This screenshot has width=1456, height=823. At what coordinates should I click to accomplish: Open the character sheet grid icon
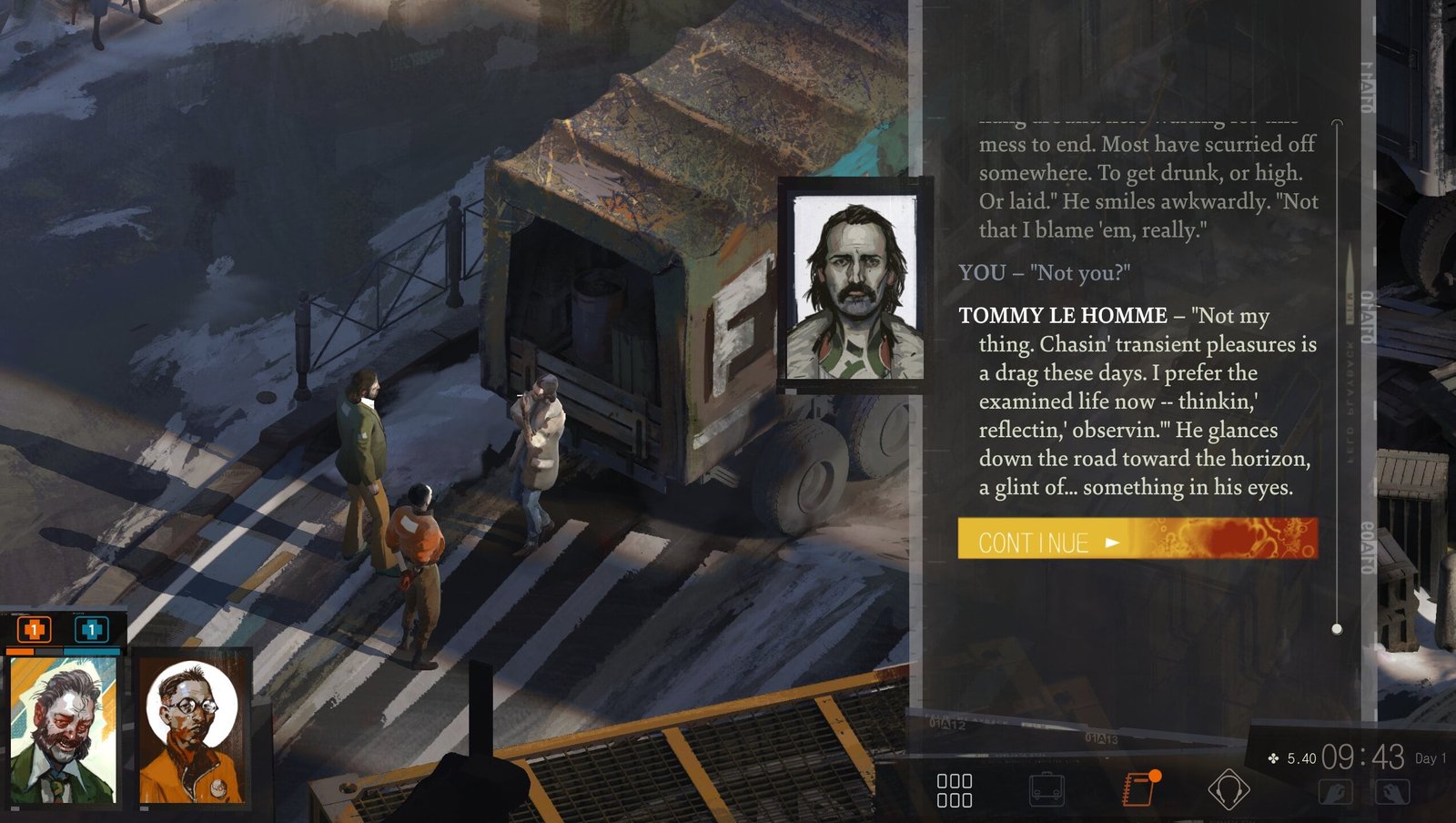955,790
